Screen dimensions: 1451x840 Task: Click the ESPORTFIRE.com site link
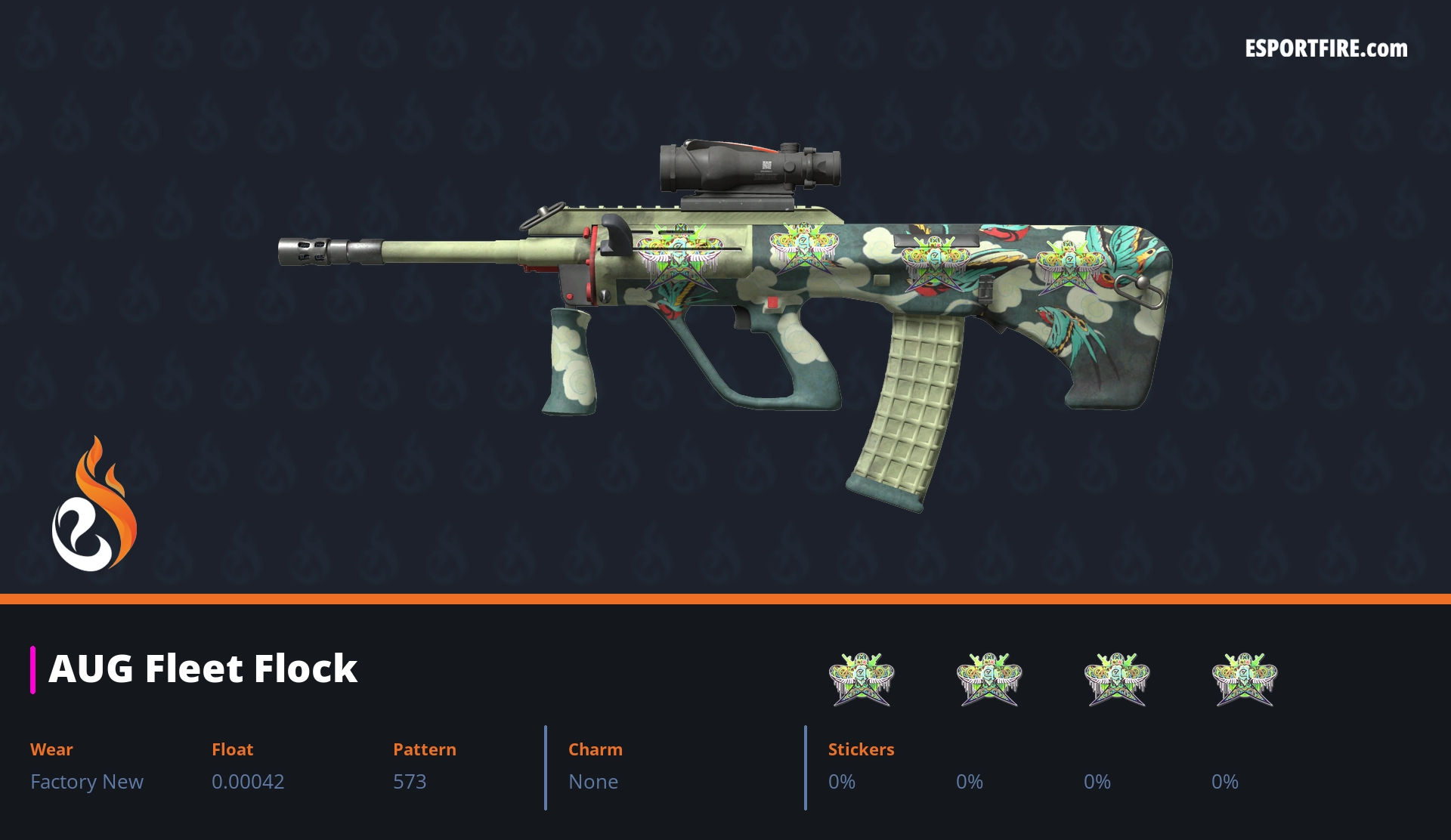[x=1326, y=49]
